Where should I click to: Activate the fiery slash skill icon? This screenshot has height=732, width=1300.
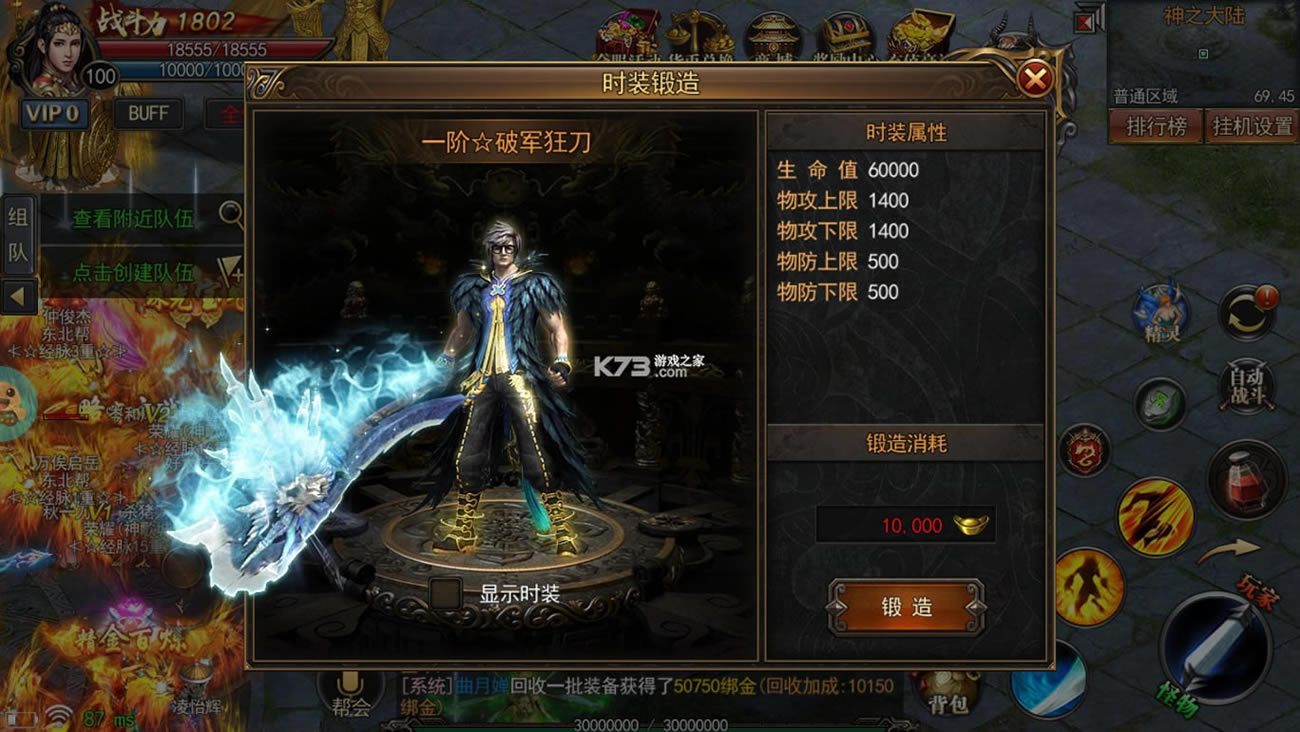point(1155,516)
